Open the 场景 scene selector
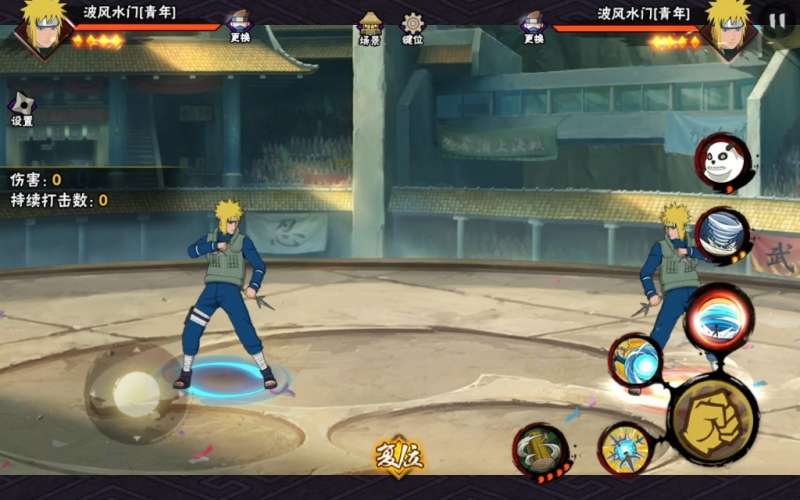This screenshot has height=500, width=800. tap(371, 26)
